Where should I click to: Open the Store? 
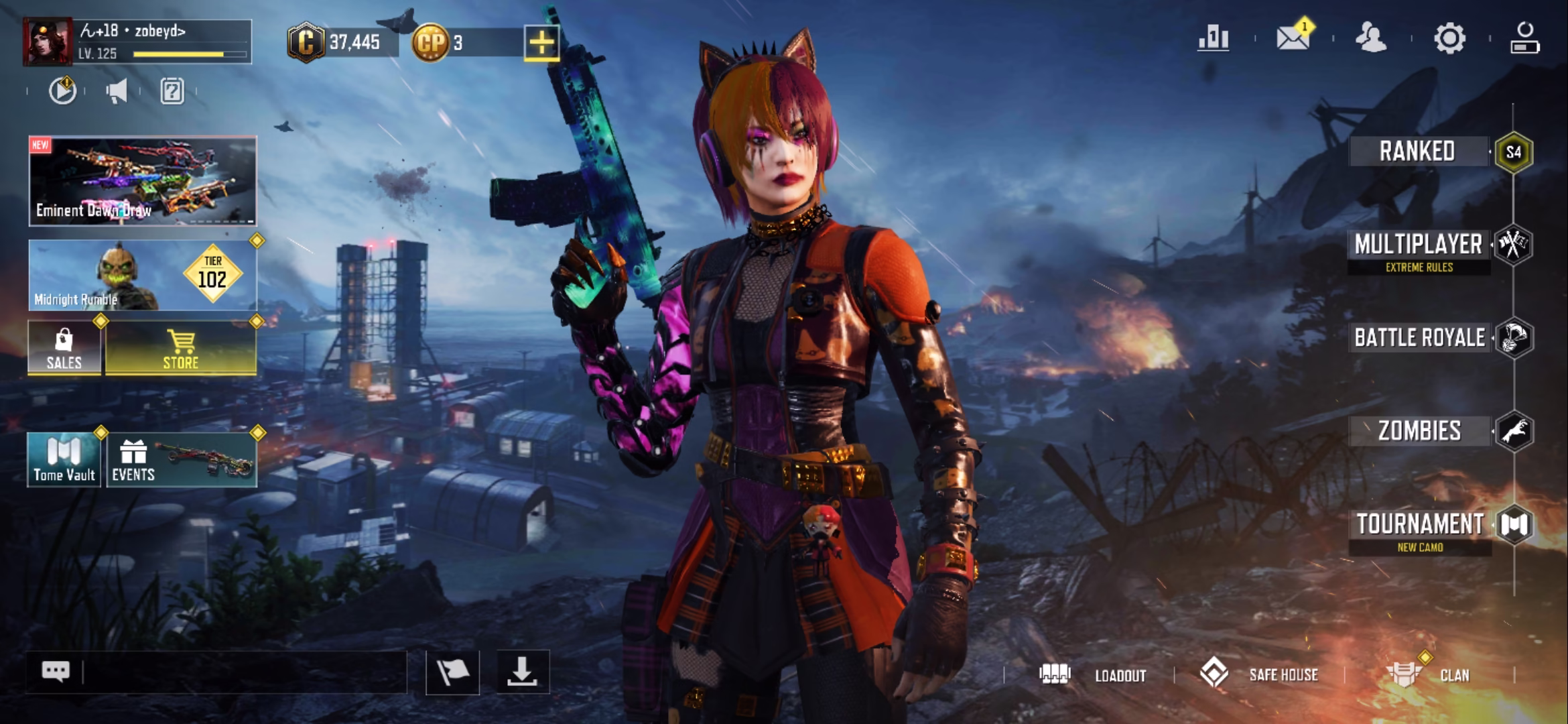coord(181,348)
